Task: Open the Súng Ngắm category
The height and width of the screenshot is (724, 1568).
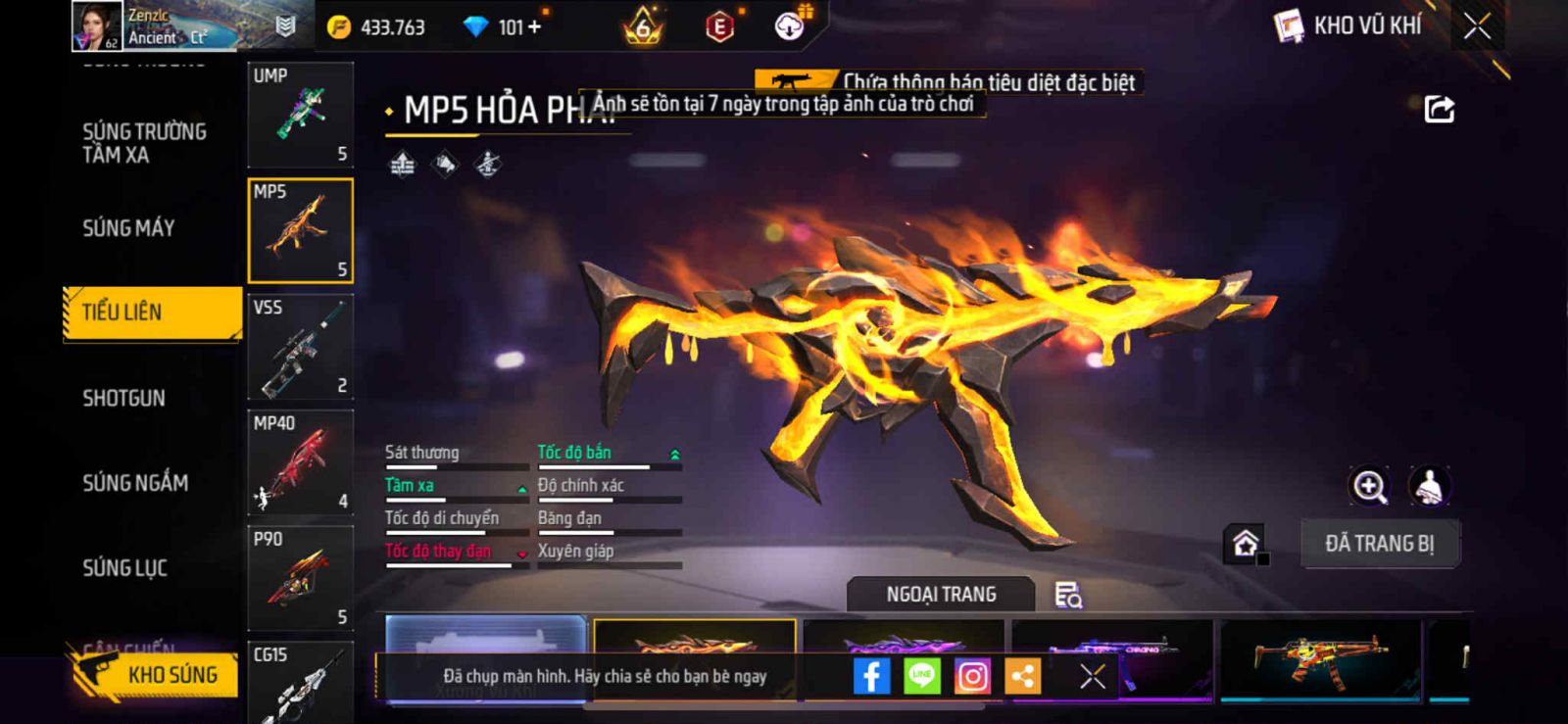Action: point(135,482)
